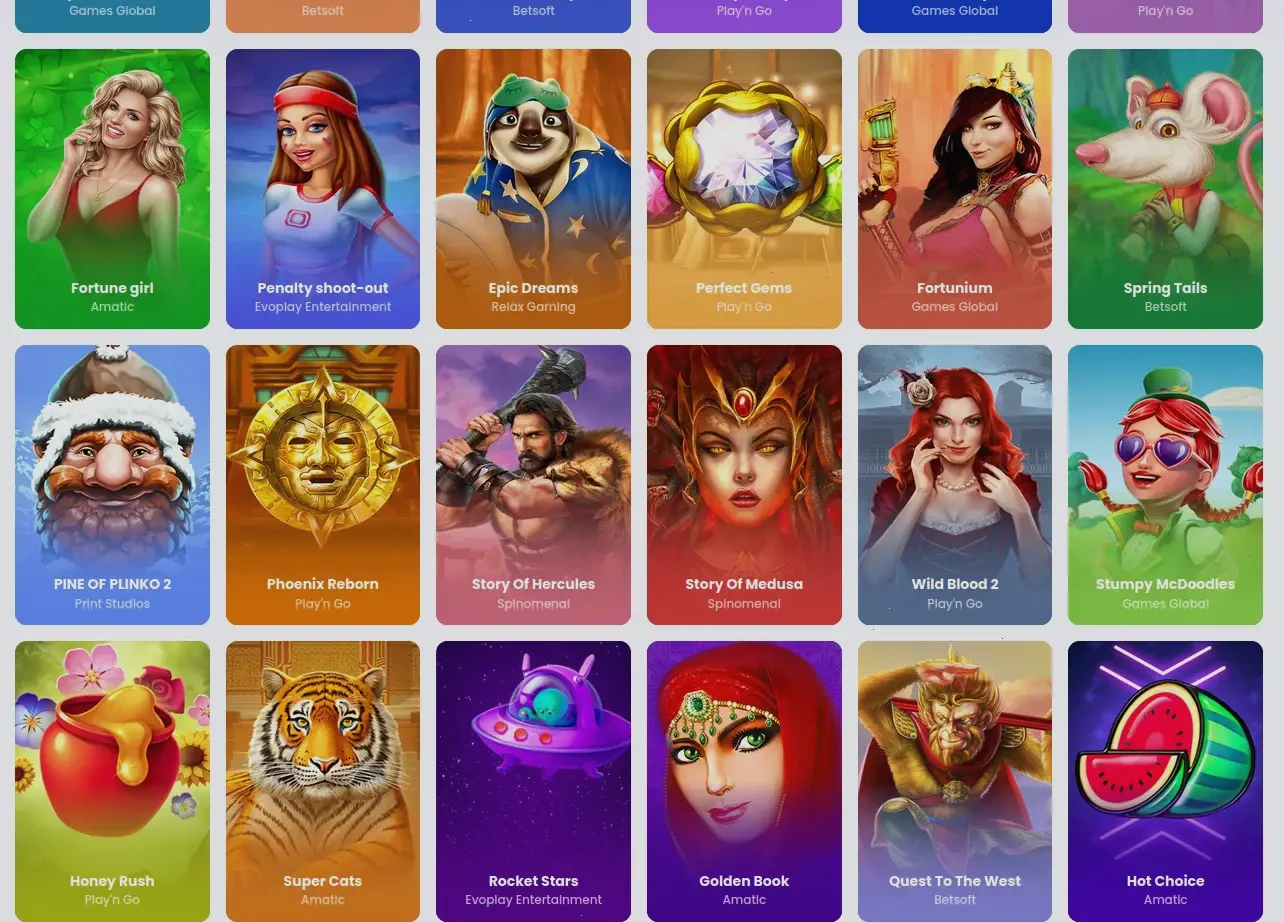
Task: Select the Epic Dreams sloth game
Action: click(533, 189)
